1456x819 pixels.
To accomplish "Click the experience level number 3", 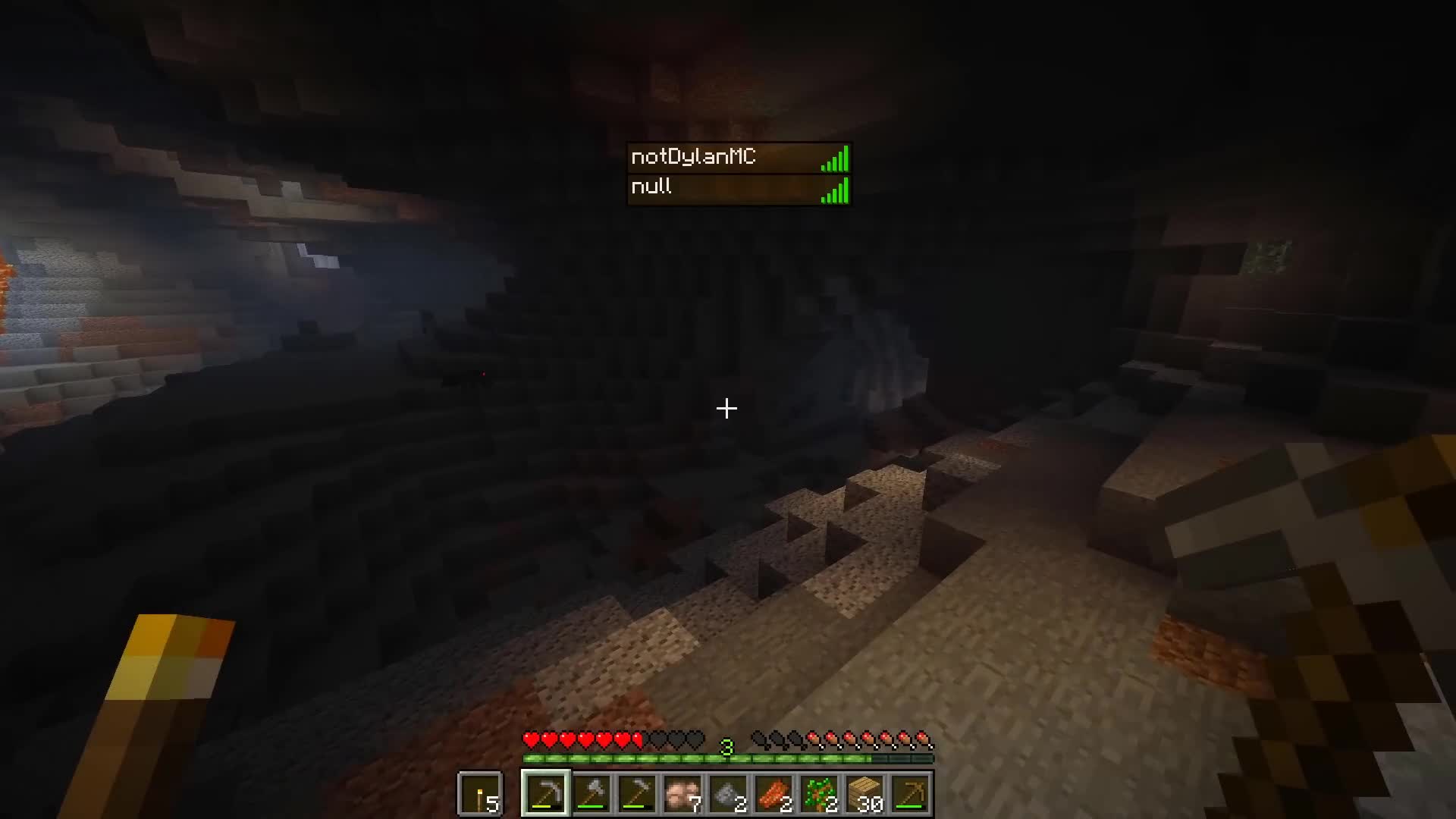I will [x=727, y=746].
